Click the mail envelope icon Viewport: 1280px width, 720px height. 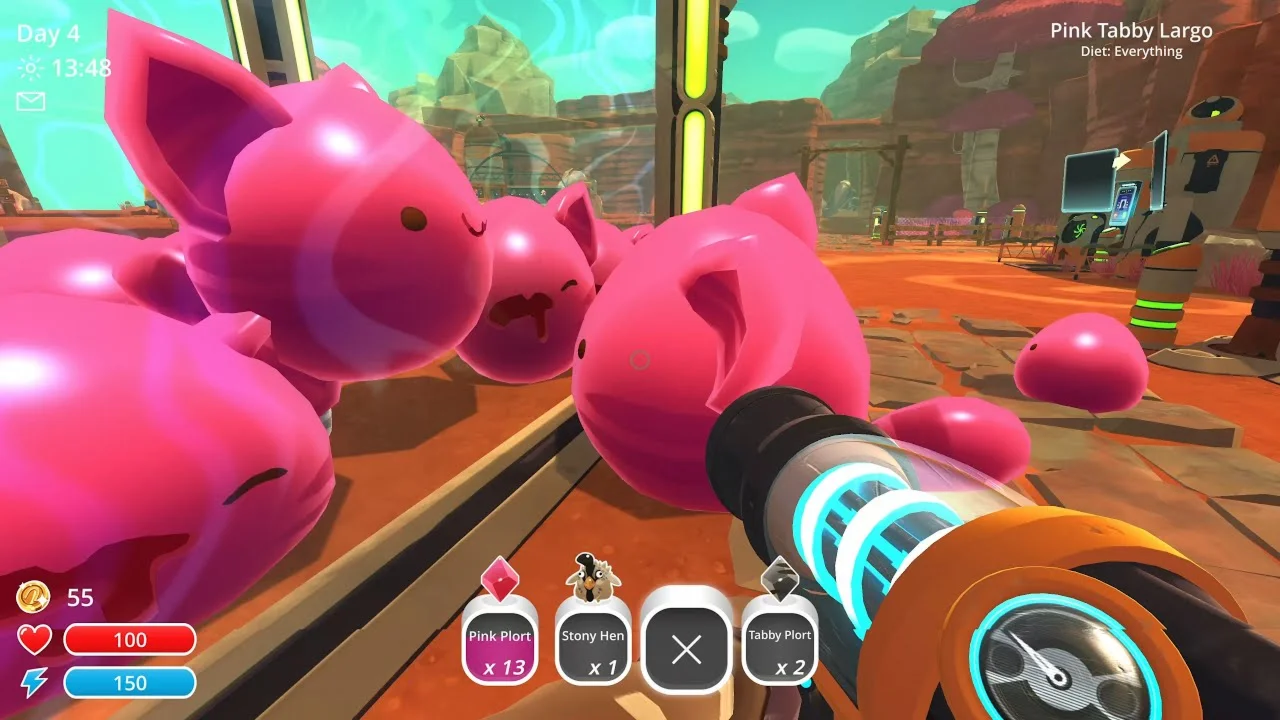(x=31, y=102)
